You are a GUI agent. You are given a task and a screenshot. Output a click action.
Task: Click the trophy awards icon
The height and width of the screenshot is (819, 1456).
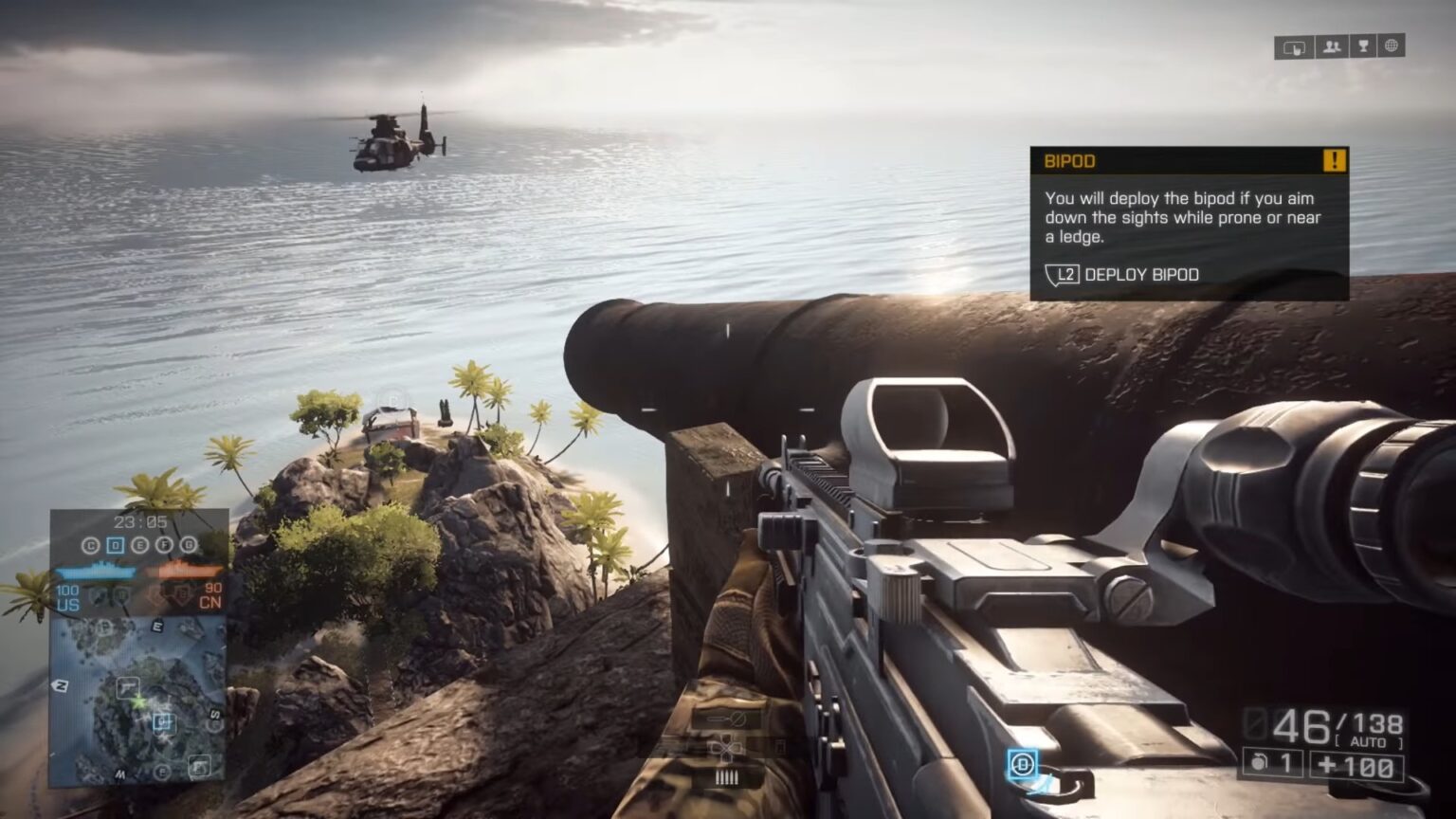[x=1363, y=46]
